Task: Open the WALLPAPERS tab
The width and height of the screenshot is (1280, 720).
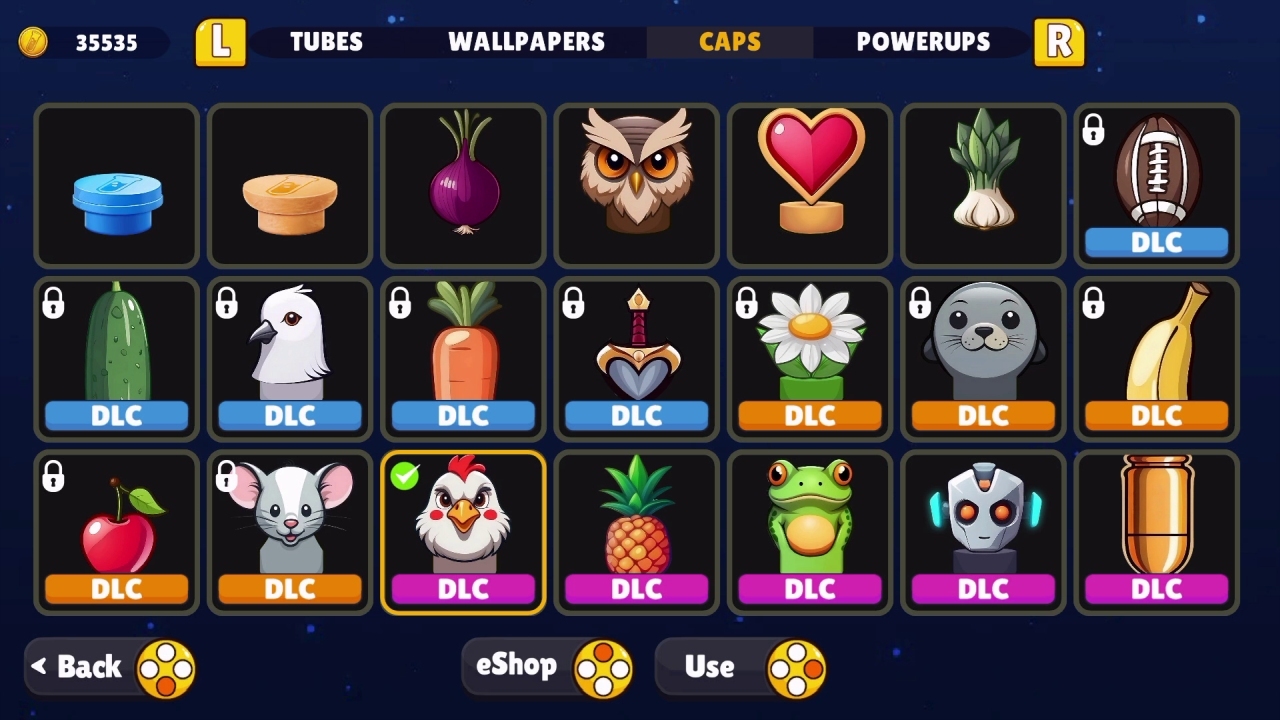Action: tap(528, 42)
